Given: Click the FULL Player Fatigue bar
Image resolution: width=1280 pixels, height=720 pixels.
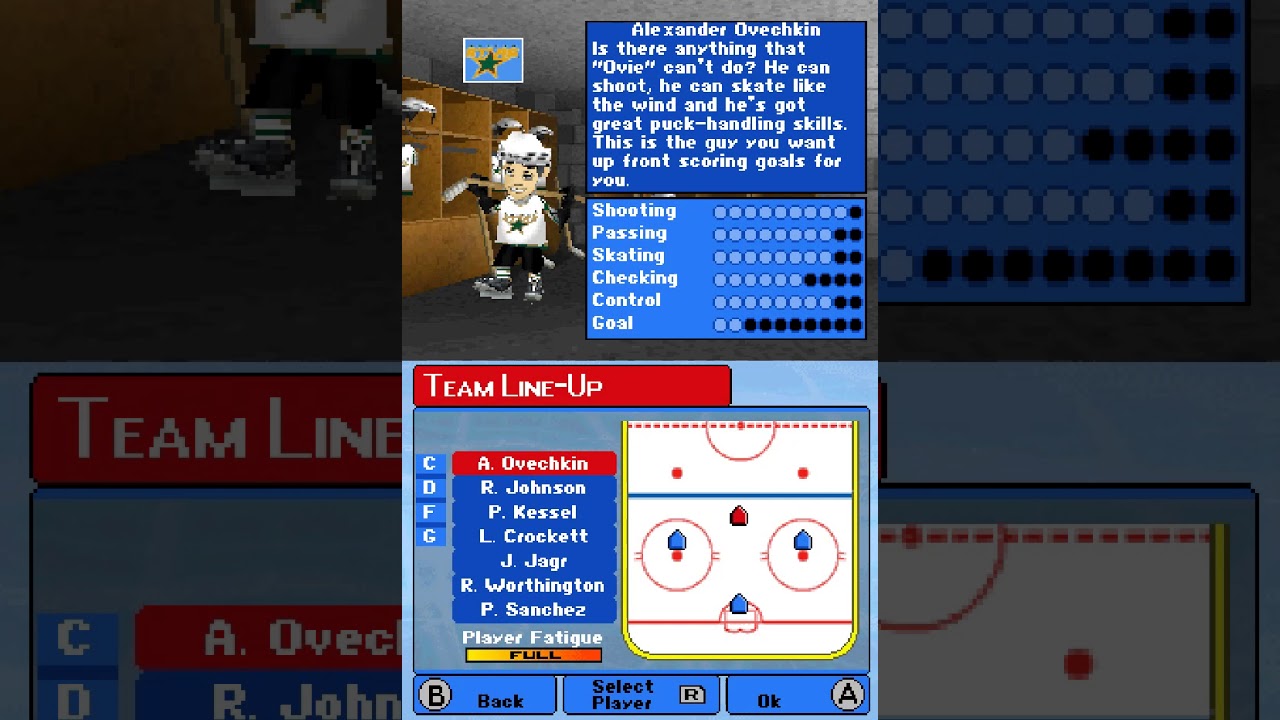Looking at the screenshot, I should point(533,655).
